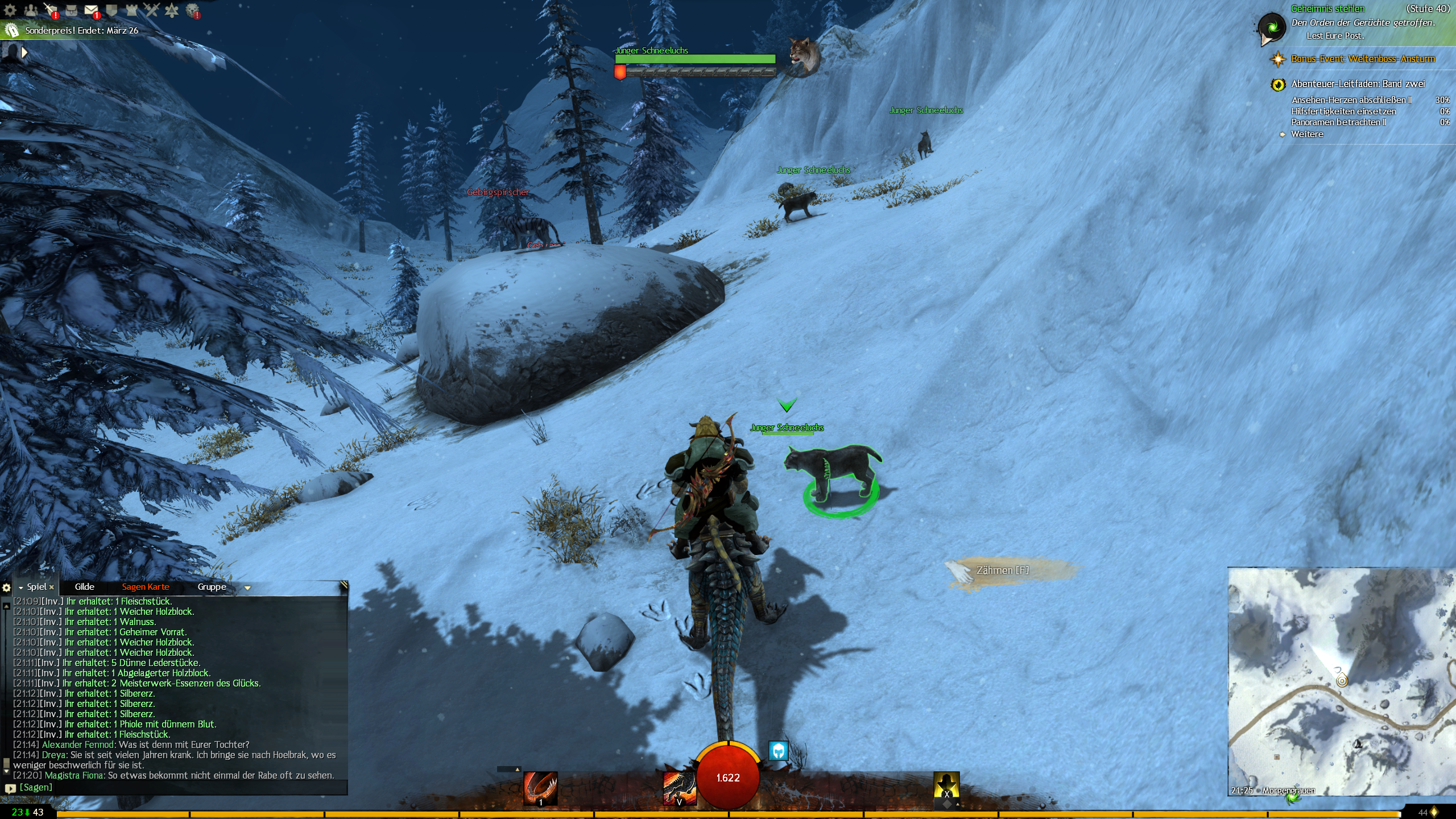Activate the raptor tail spin skill
This screenshot has width=1456, height=819.
click(540, 788)
